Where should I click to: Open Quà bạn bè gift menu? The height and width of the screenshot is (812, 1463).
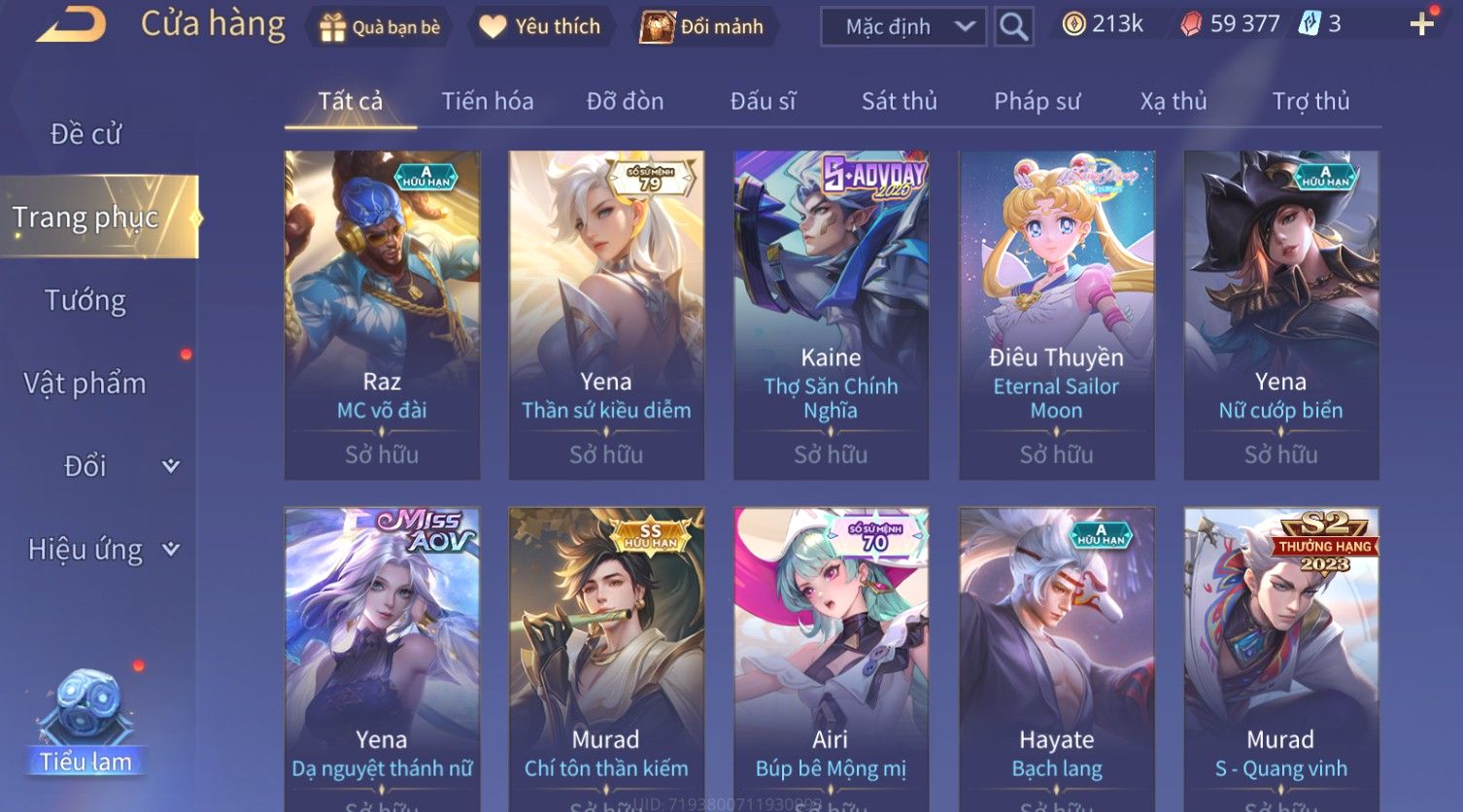(380, 26)
